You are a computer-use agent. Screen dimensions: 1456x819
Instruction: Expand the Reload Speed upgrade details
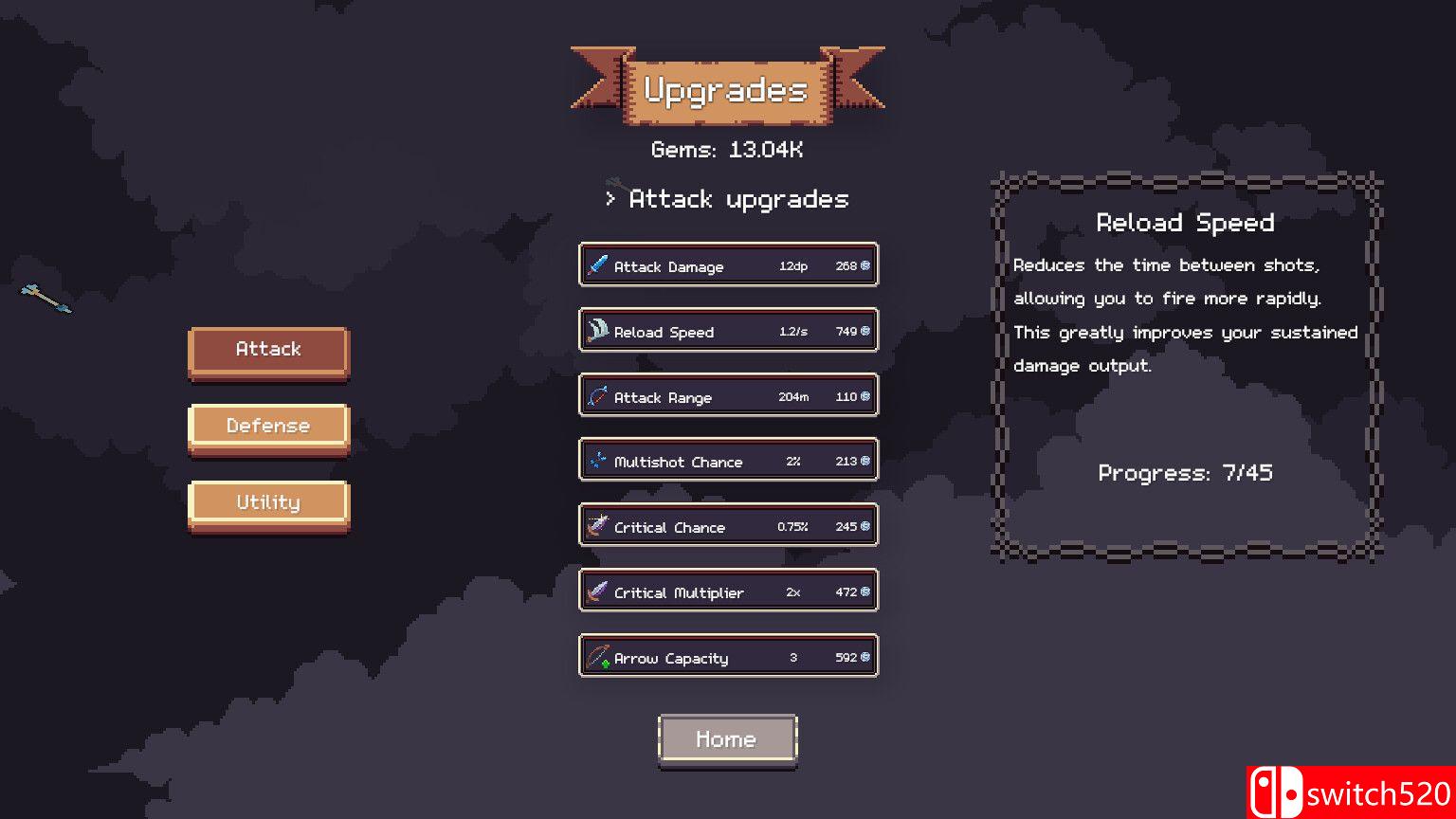(x=728, y=331)
